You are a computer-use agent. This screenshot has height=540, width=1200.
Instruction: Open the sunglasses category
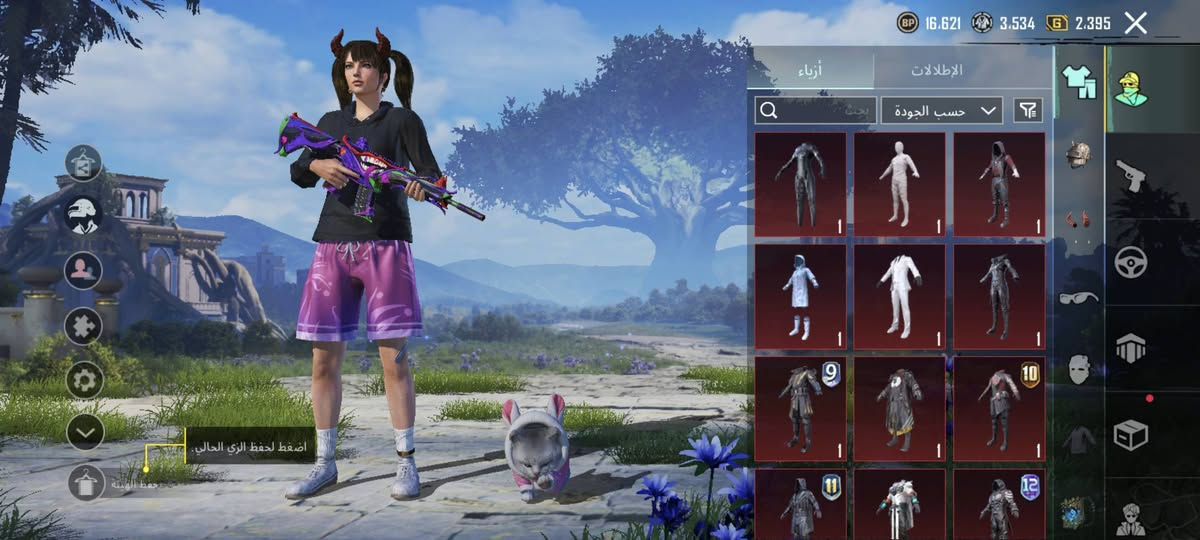[x=1078, y=297]
